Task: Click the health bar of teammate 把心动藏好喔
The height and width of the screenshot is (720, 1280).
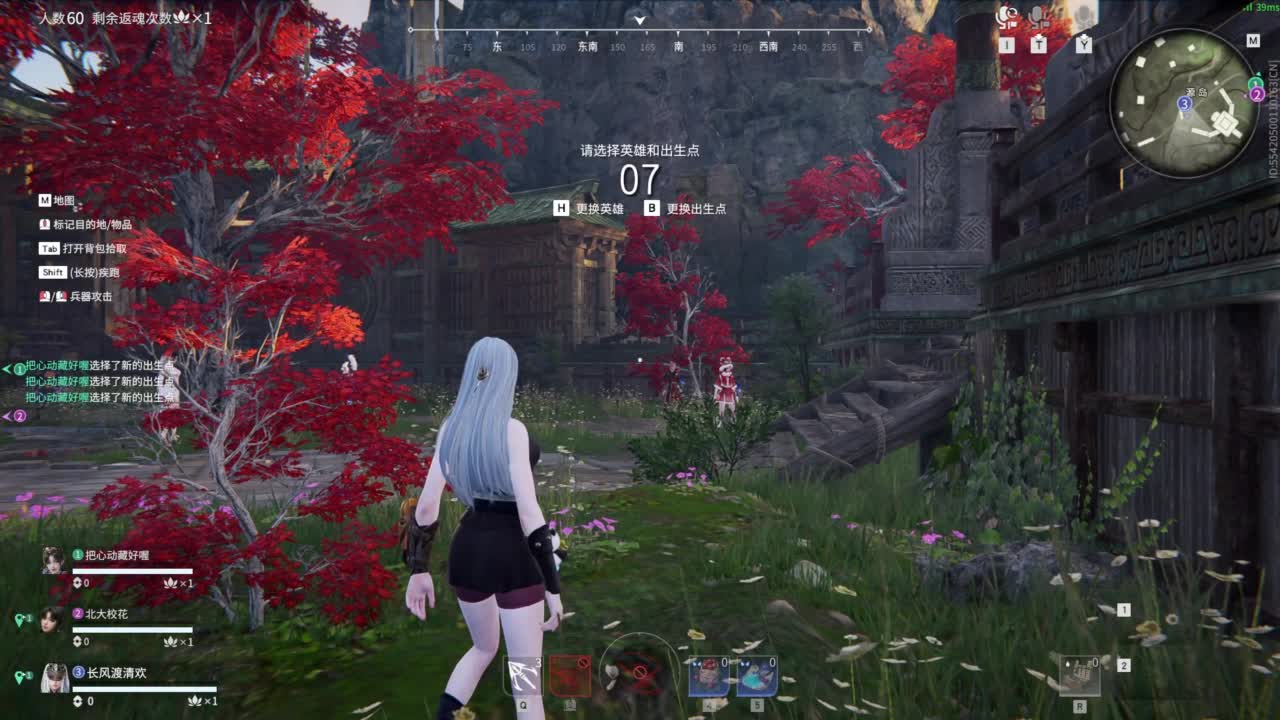Action: [x=132, y=571]
